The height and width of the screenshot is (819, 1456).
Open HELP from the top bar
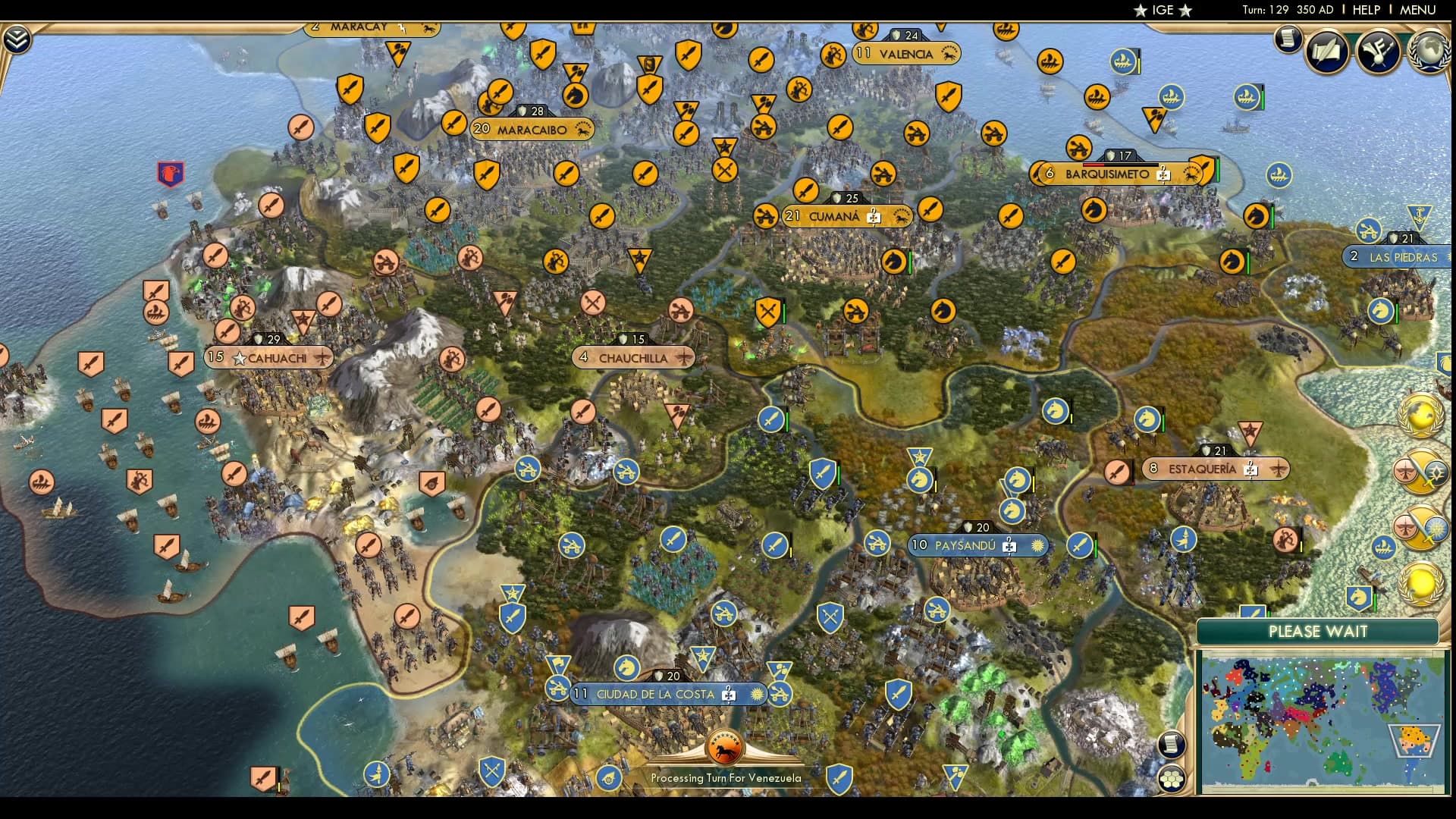(1367, 11)
